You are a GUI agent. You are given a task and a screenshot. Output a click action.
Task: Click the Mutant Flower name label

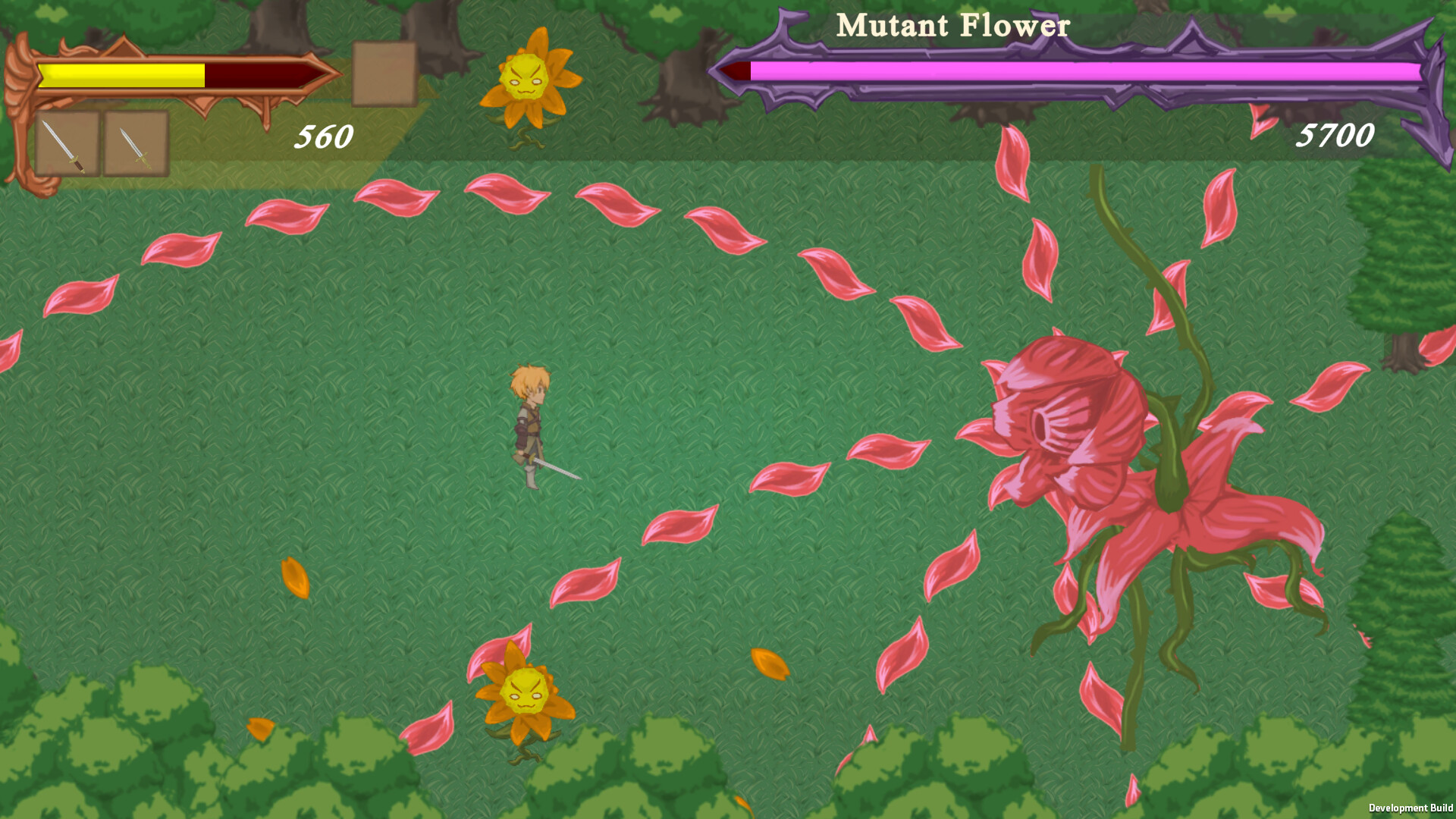(x=952, y=27)
